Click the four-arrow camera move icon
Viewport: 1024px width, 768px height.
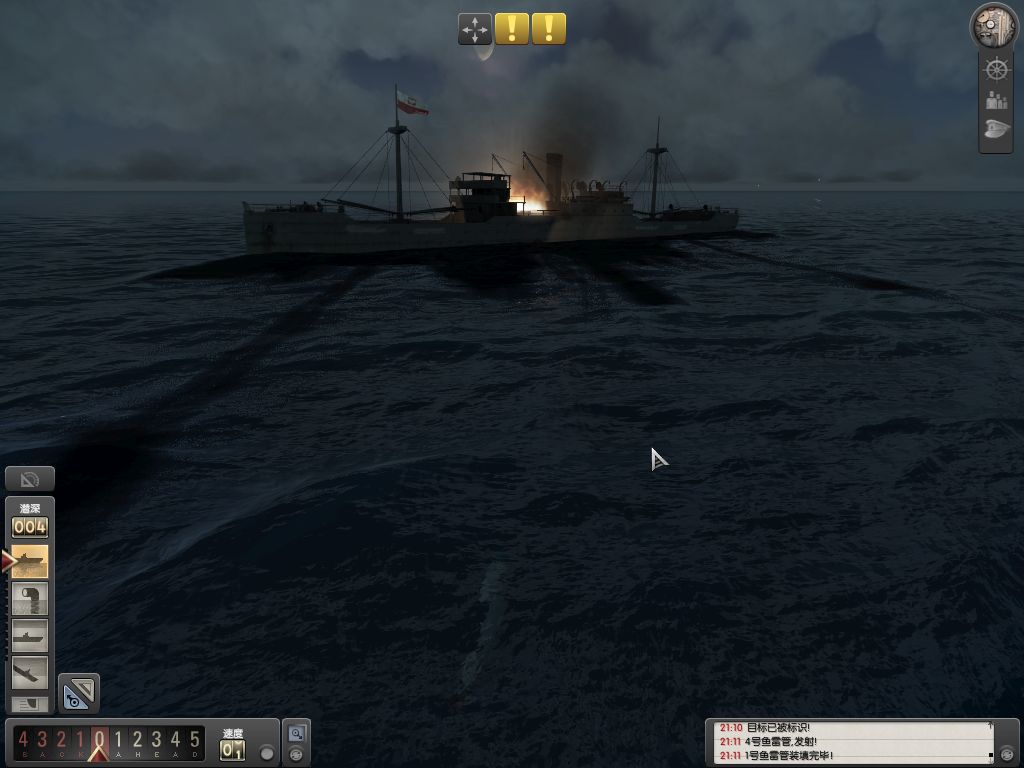click(475, 29)
